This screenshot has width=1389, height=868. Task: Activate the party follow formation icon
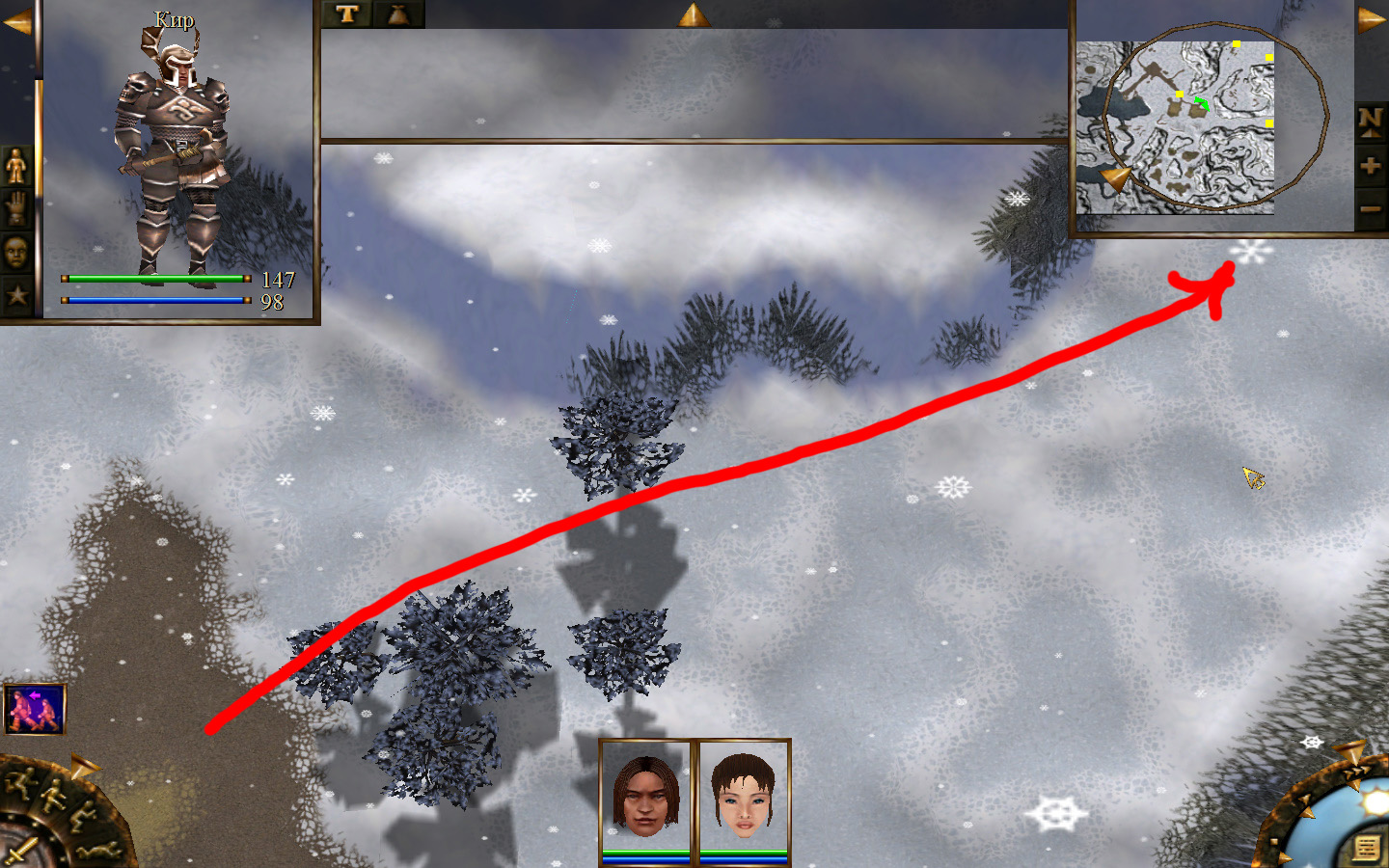pos(35,709)
